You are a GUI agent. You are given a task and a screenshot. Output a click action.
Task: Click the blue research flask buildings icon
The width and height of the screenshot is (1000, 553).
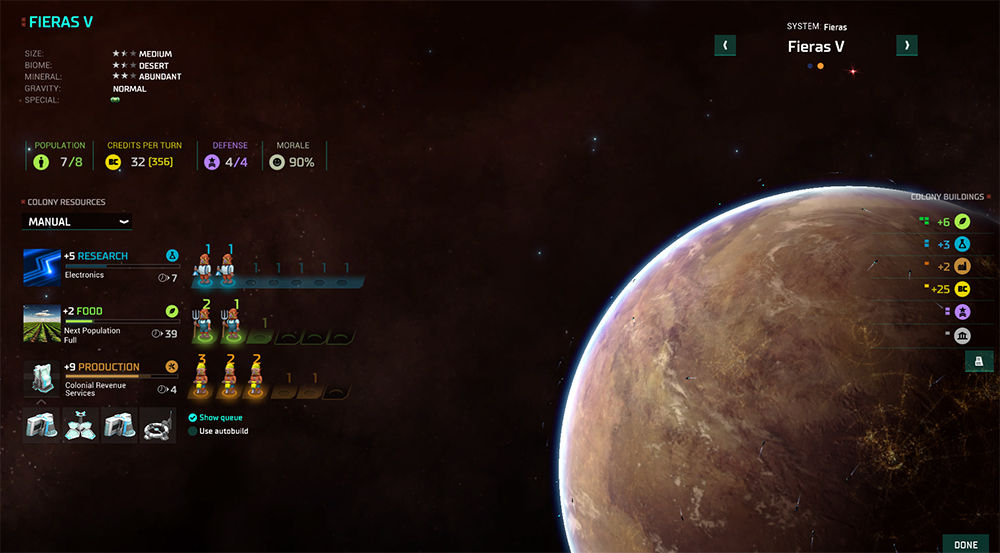(963, 243)
